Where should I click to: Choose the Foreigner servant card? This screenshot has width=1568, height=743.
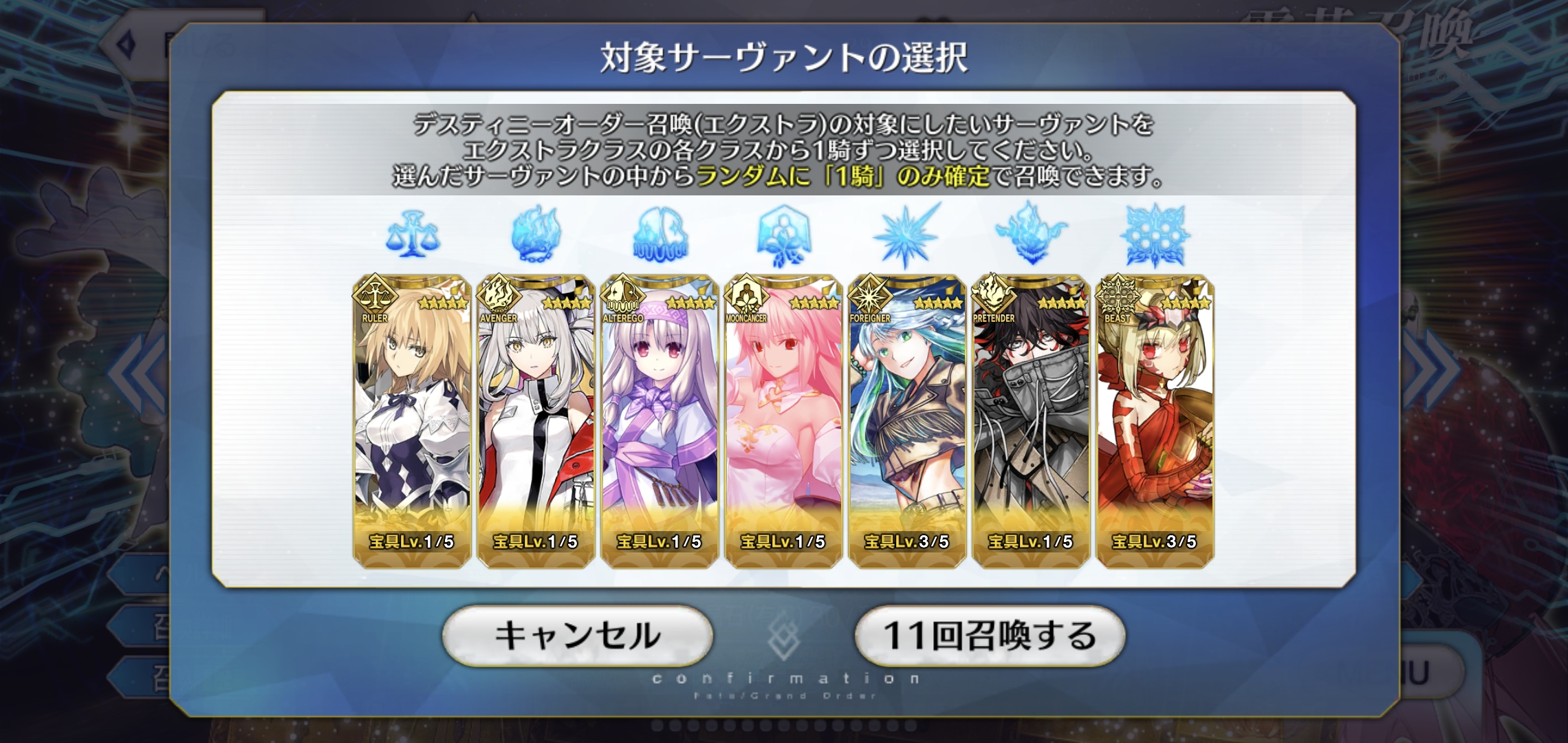907,421
